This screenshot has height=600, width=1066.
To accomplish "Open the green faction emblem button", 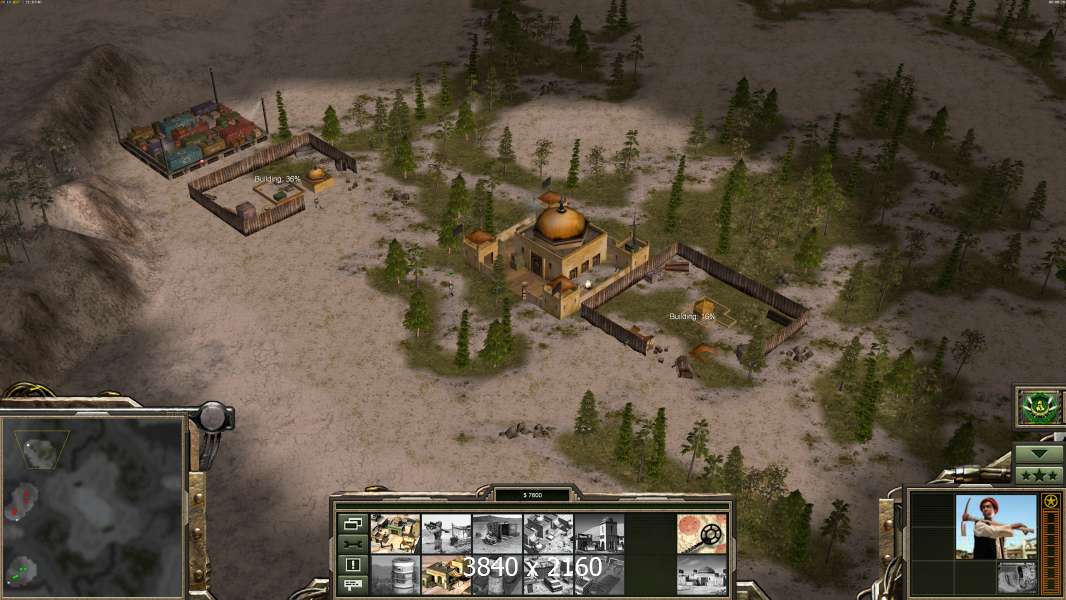I will pyautogui.click(x=1039, y=407).
